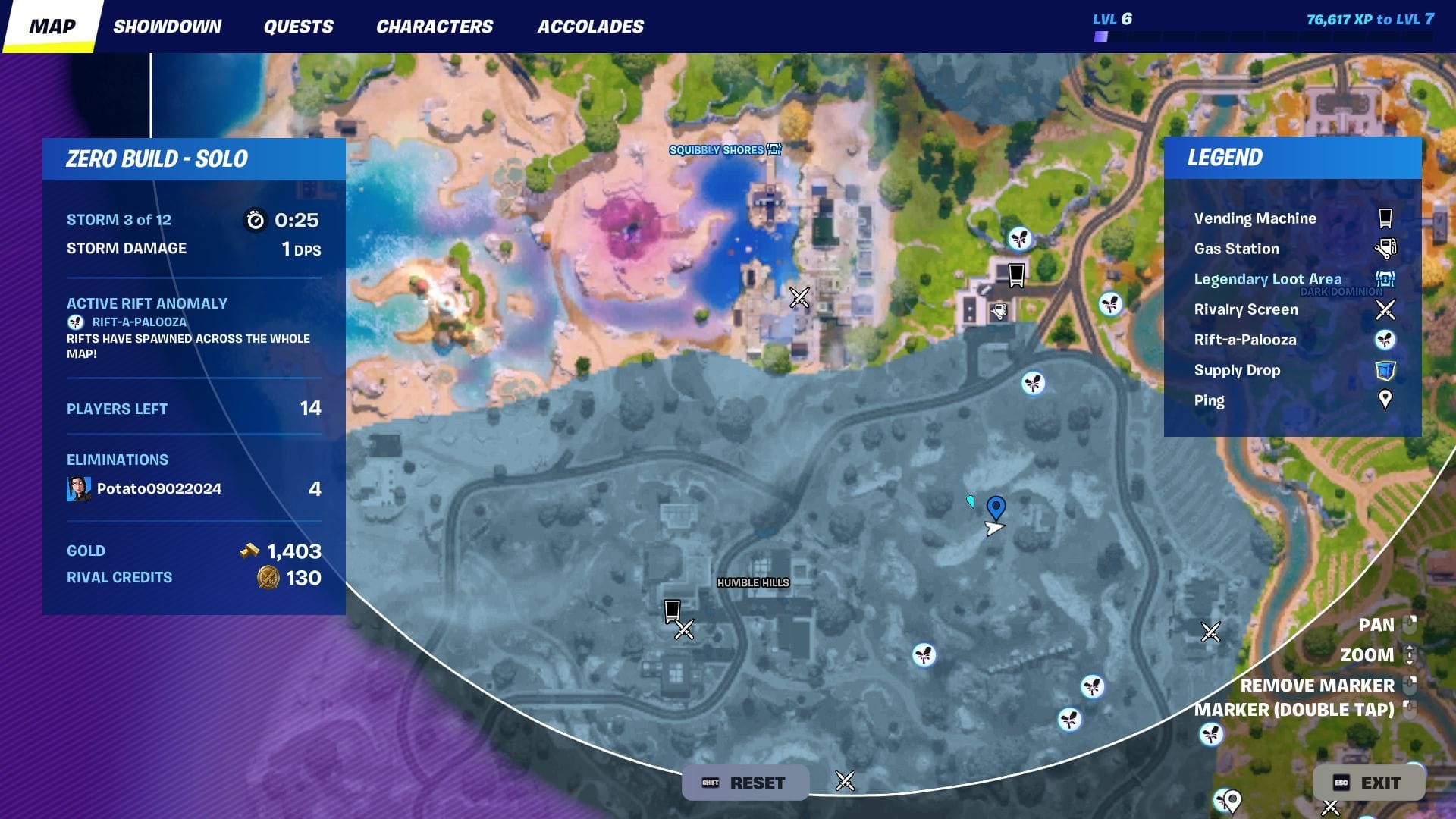The height and width of the screenshot is (819, 1456).
Task: Select the Legendary Loot Area legend entry
Action: point(1267,279)
